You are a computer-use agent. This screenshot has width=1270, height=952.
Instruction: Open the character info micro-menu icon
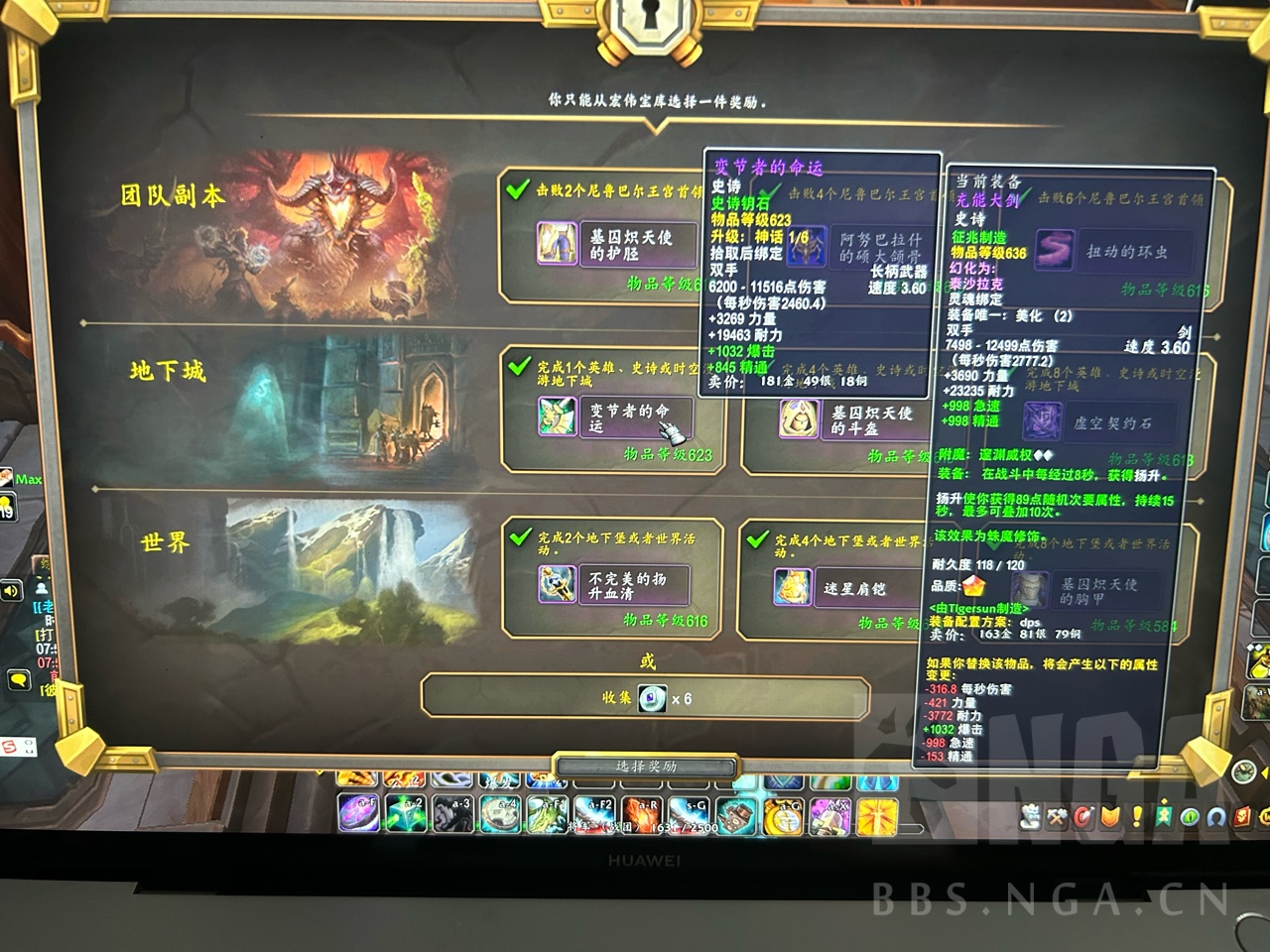[1030, 816]
